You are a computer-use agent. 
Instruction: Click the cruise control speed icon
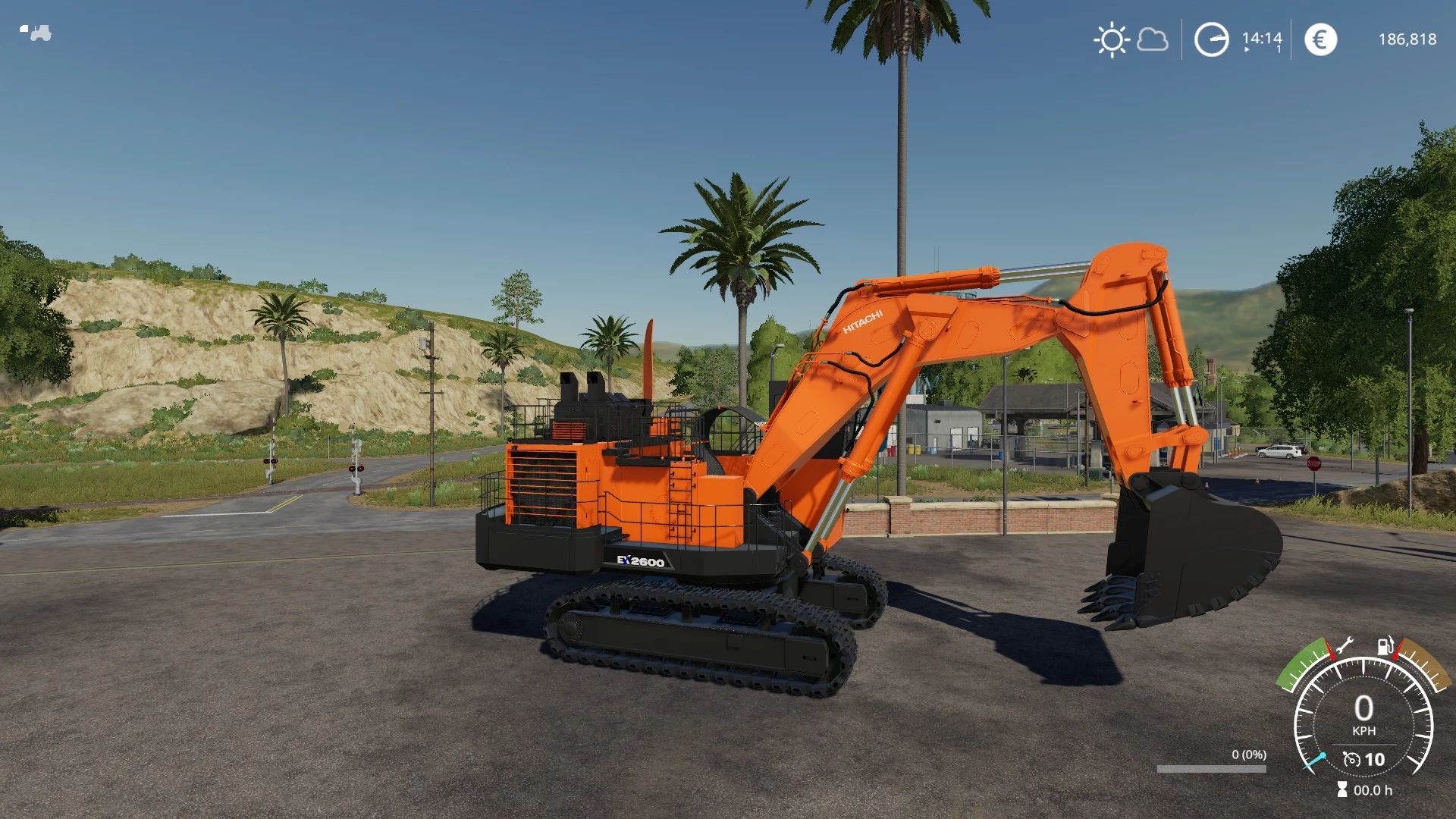(x=1351, y=761)
